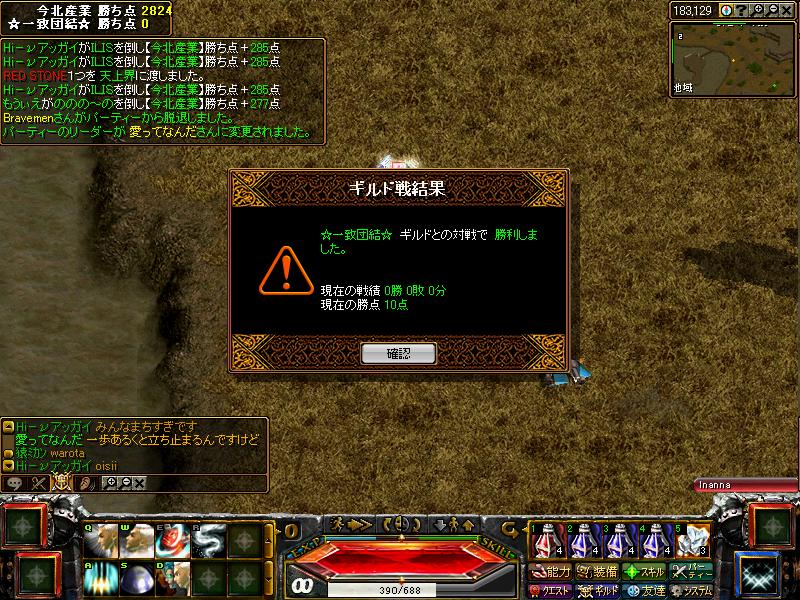Open the システム (system) menu
Viewport: 800px width, 600px height.
692,591
